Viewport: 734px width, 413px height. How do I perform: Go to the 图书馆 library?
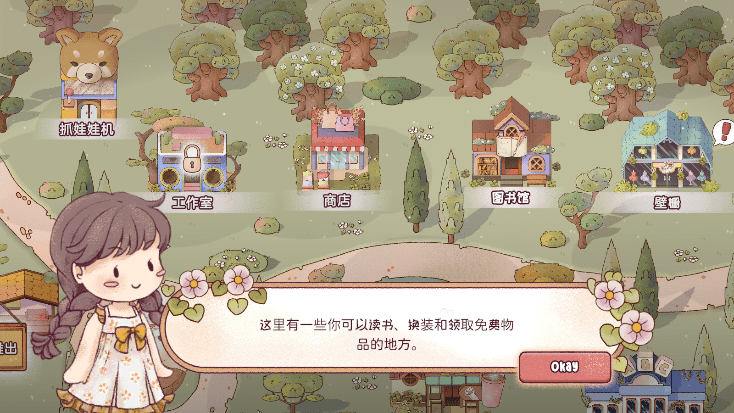pyautogui.click(x=510, y=145)
